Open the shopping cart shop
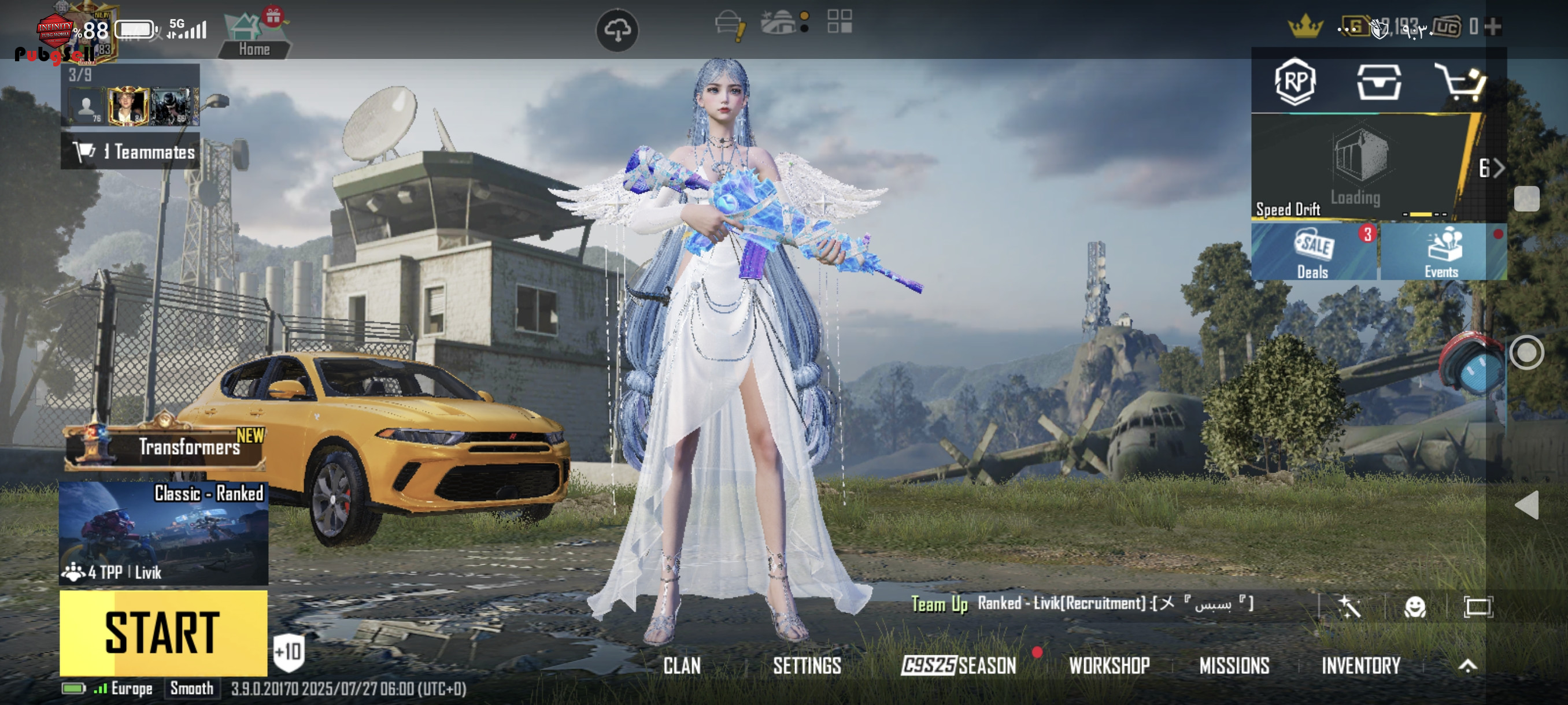 pyautogui.click(x=1460, y=81)
